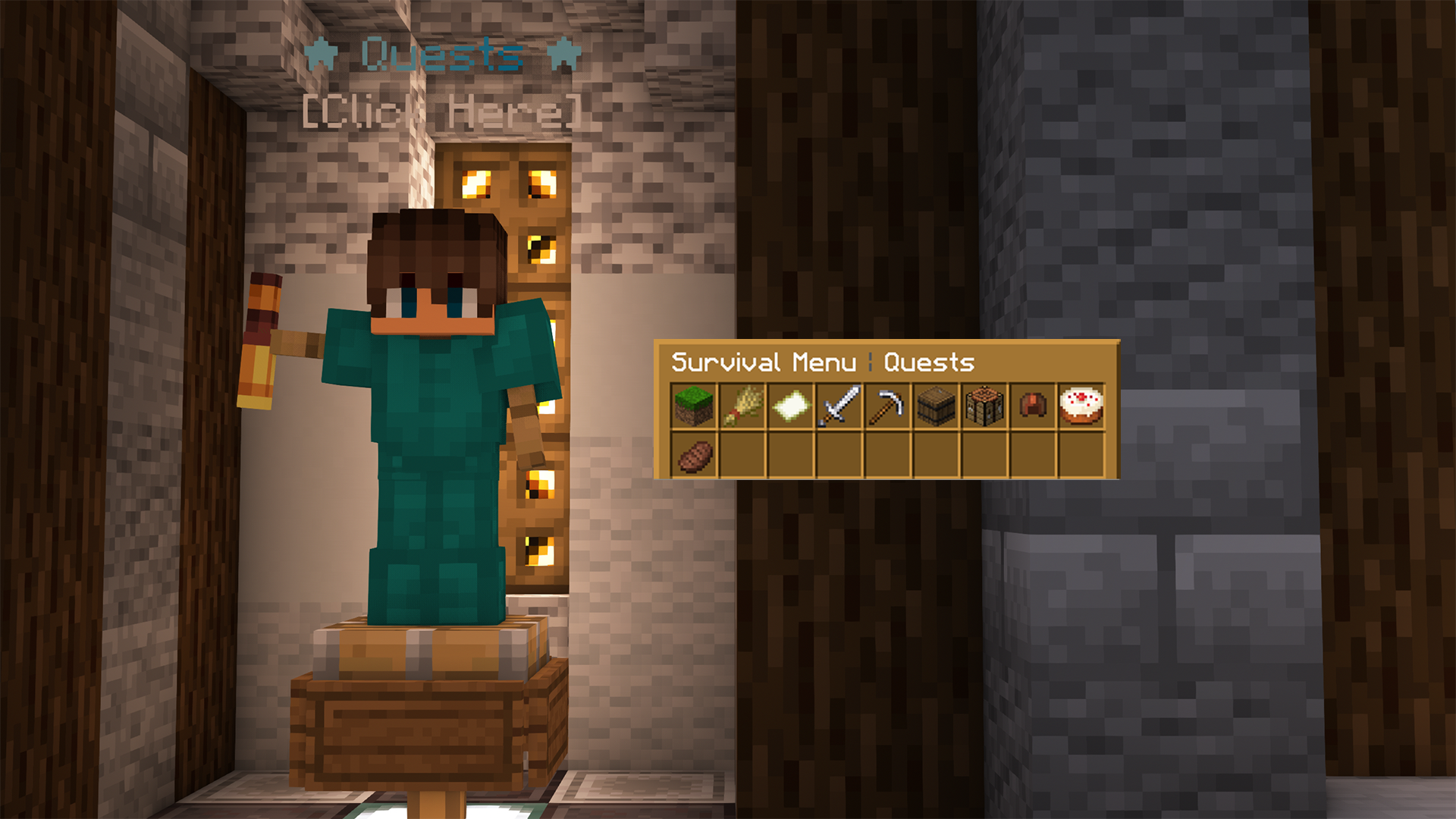Select the cooked porkchop quest icon
The image size is (1456, 819).
click(694, 457)
